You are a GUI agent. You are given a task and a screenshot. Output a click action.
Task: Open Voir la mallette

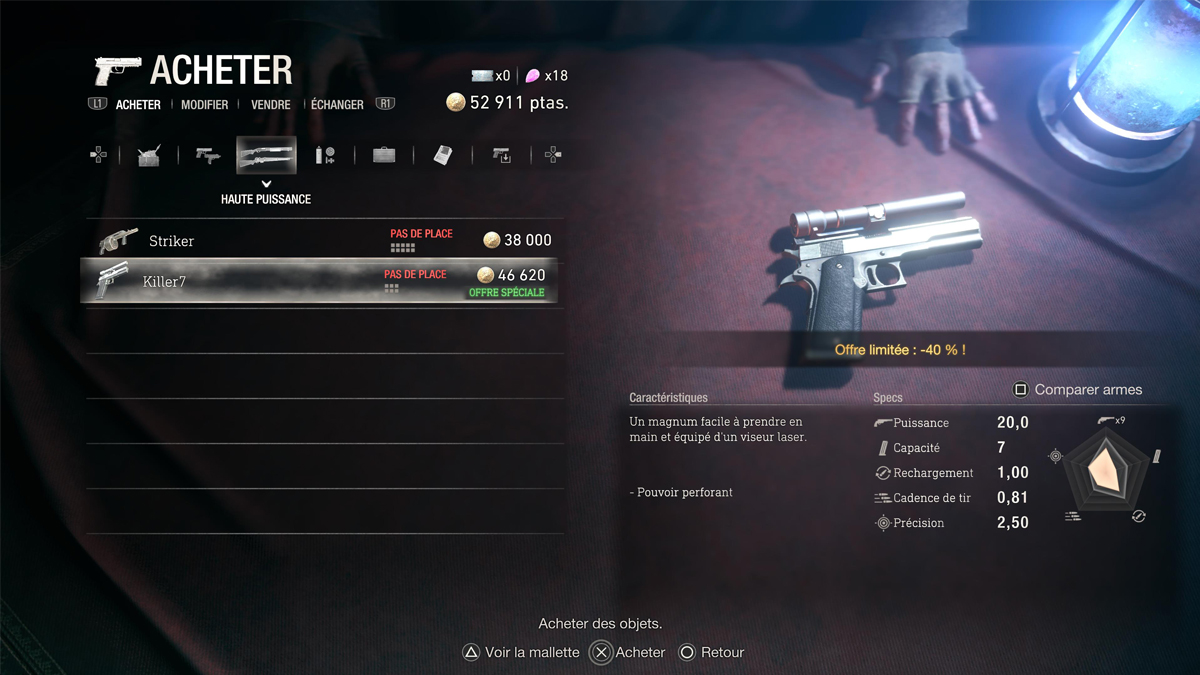coord(521,652)
